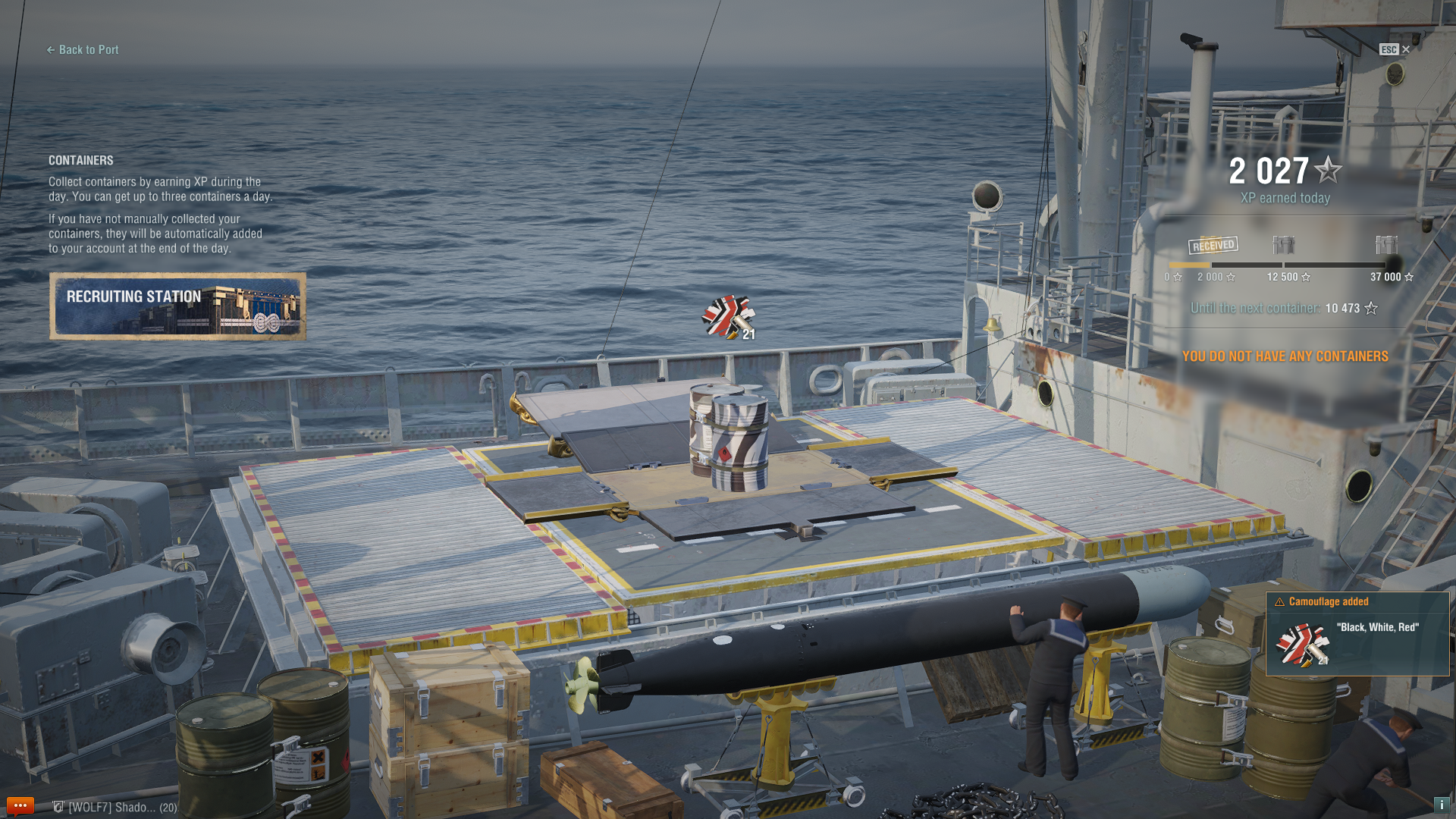Open the Recruiting Station banner
This screenshot has width=1456, height=819.
[x=177, y=306]
